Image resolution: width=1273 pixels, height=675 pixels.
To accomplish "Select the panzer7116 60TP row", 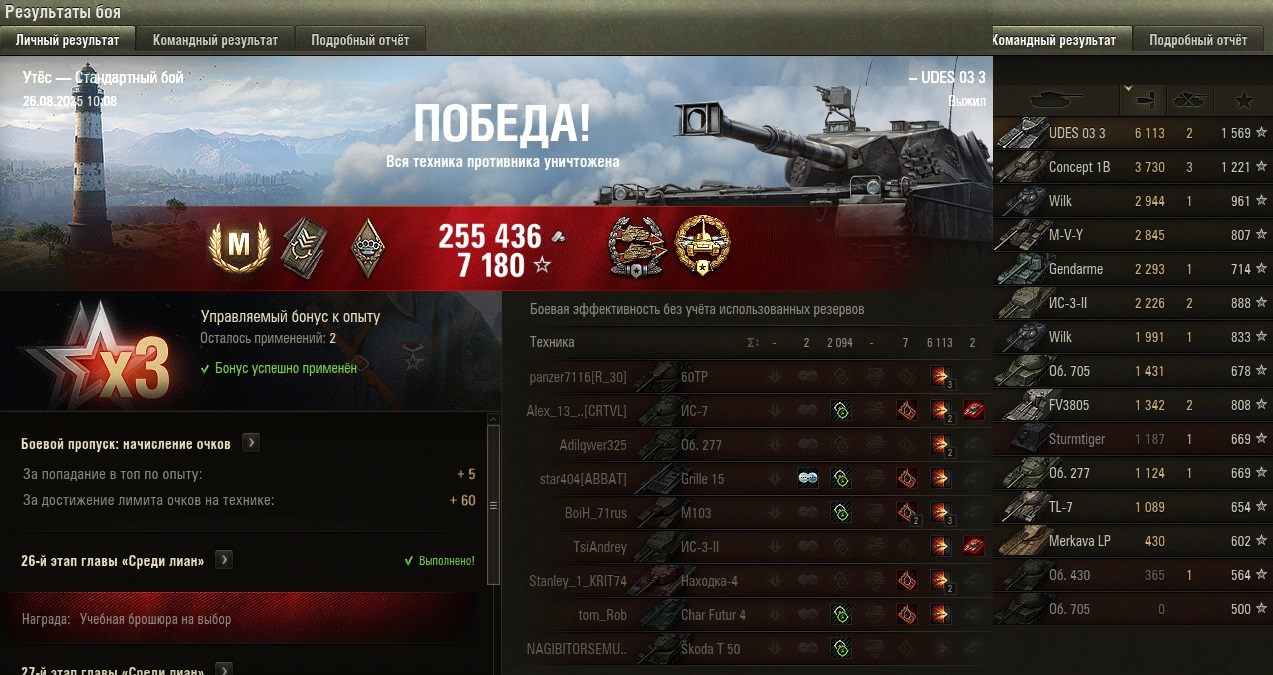I will tap(700, 377).
